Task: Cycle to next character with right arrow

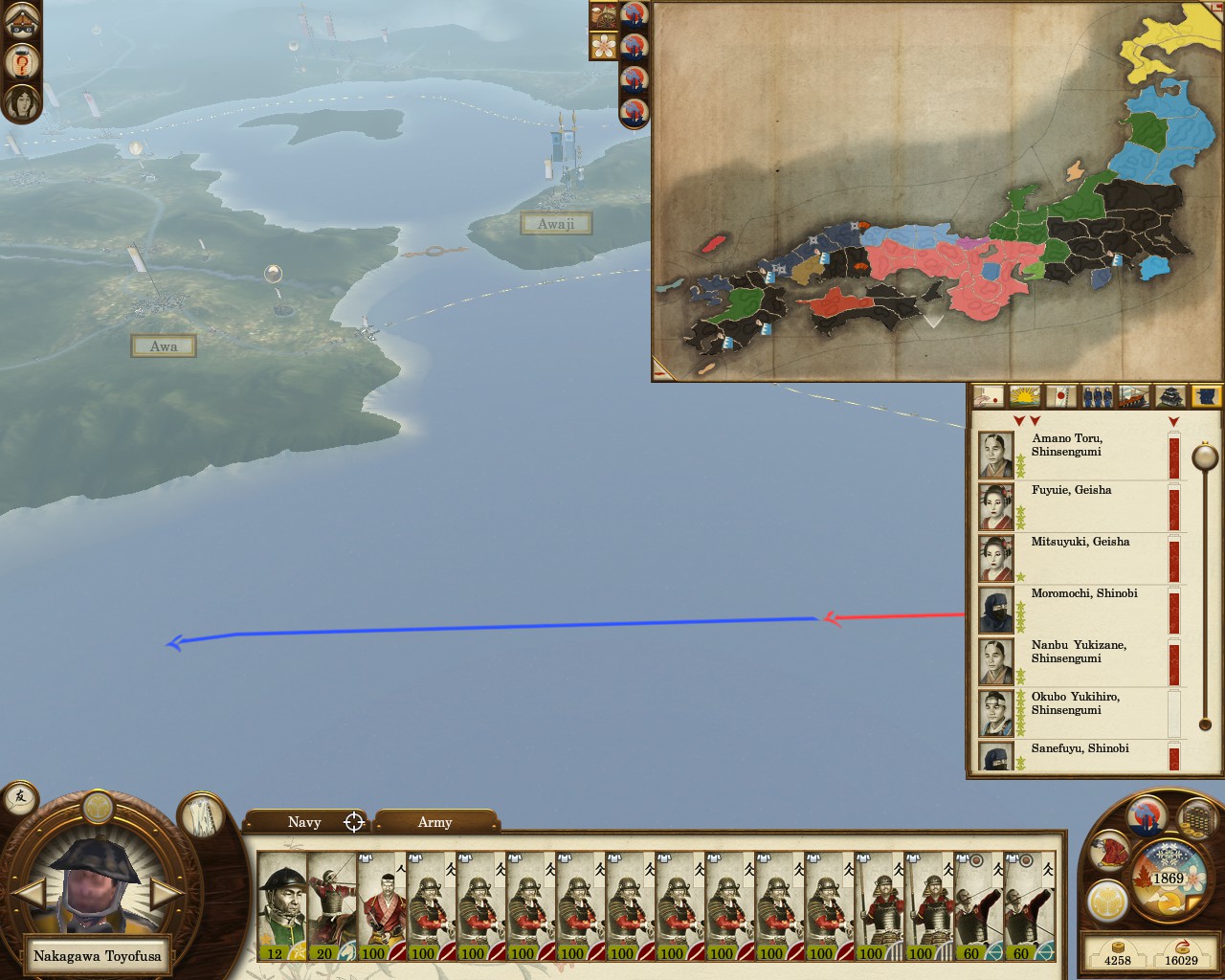Action: [167, 895]
